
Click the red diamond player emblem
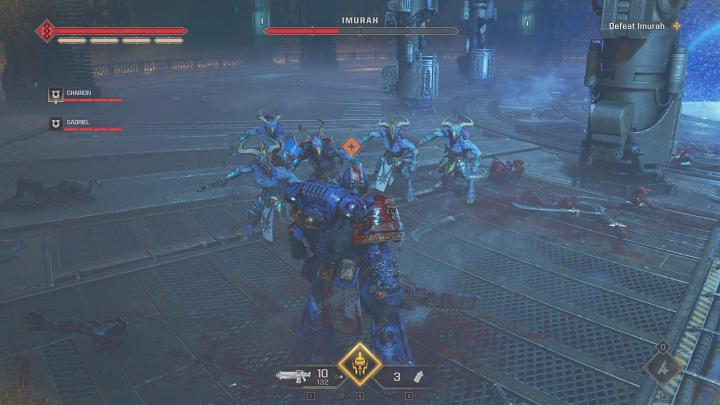pyautogui.click(x=45, y=31)
